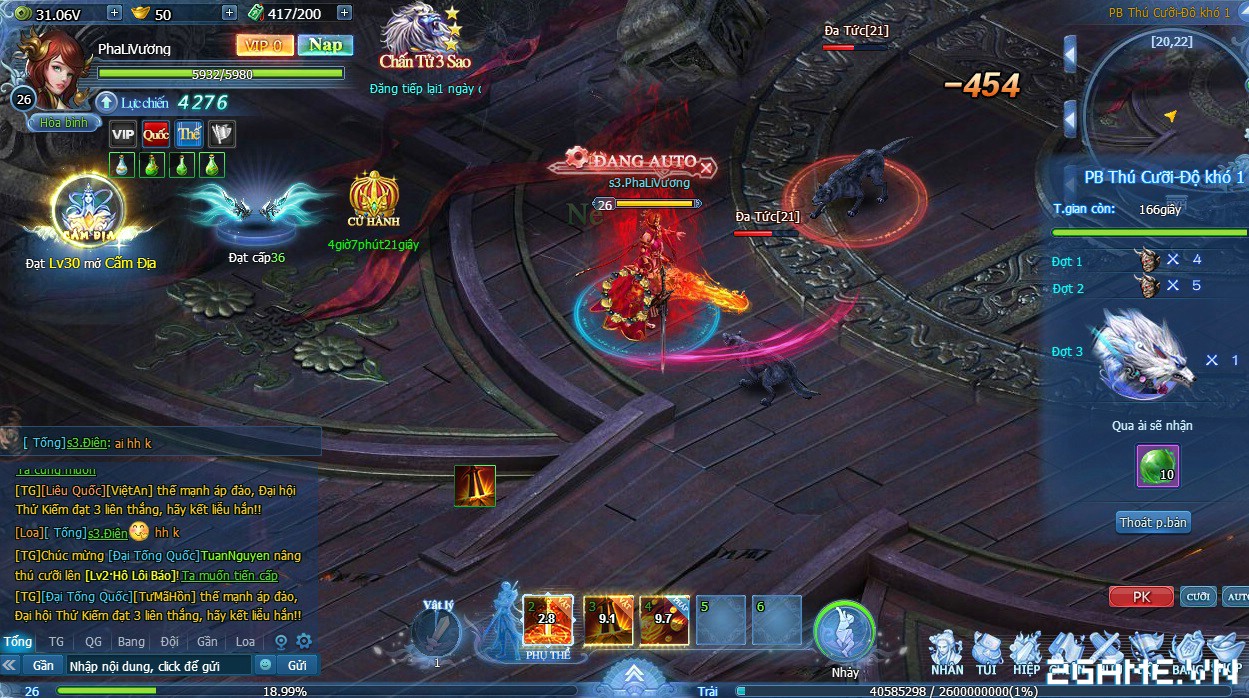1249x698 pixels.
Task: Click the Cưỡi mount button
Action: 1198,597
